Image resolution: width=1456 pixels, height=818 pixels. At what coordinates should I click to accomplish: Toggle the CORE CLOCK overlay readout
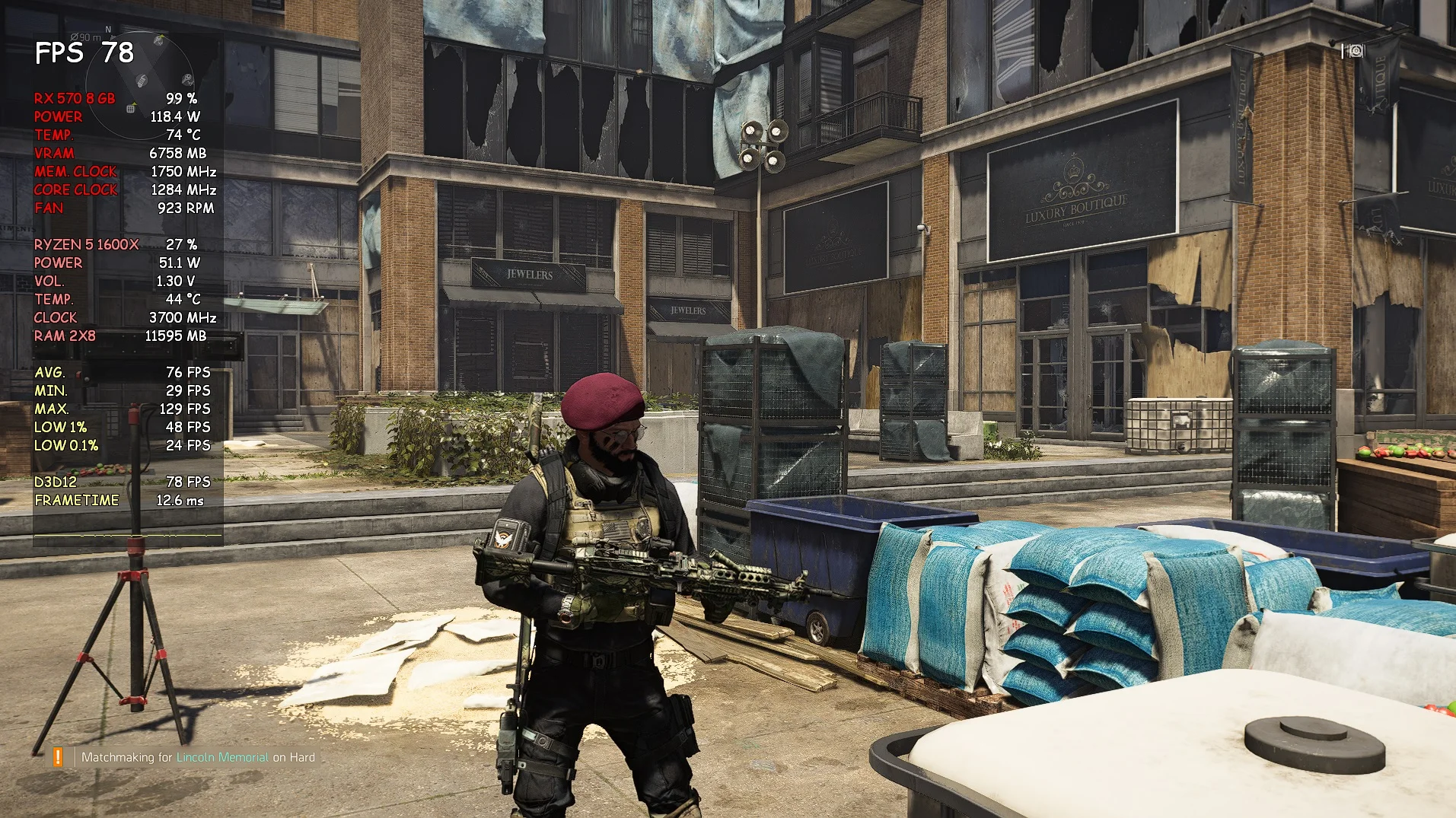tap(75, 189)
